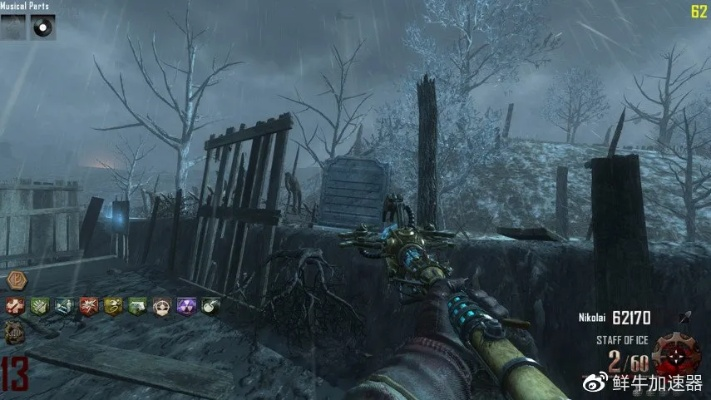
Task: Select the yellow Stamin-Up perk icon
Action: (112, 306)
